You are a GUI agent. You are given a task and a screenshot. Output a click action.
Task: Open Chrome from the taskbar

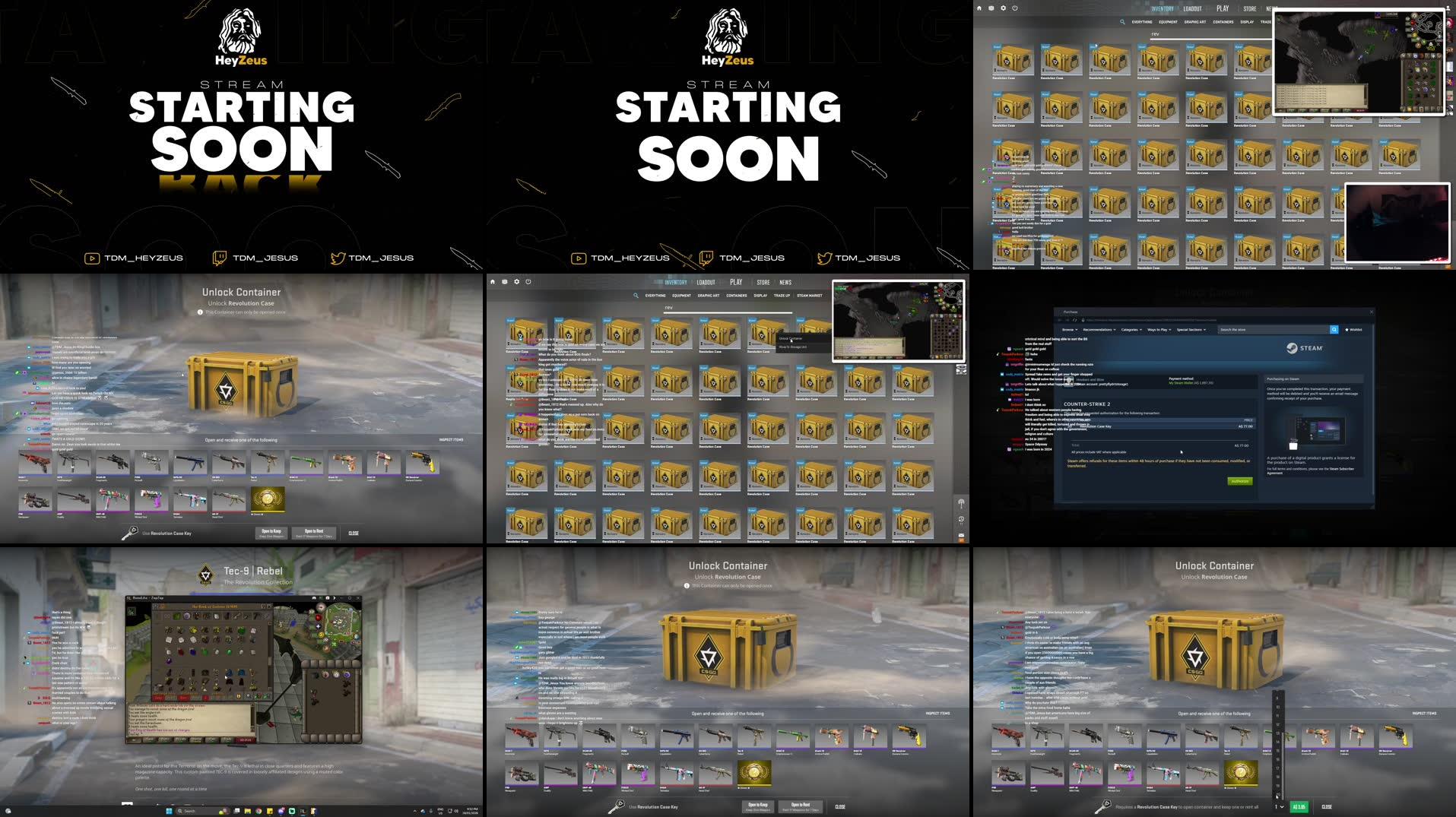[x=259, y=811]
